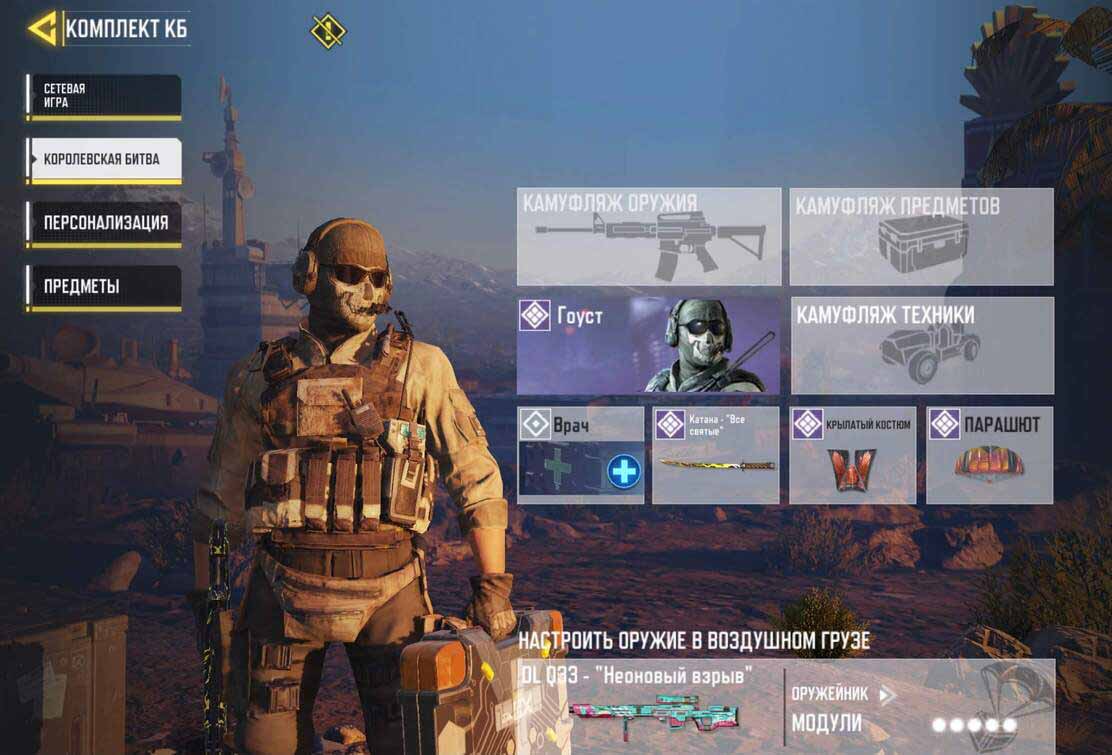Switch to the Предметы tab
The image size is (1112, 755).
pos(104,287)
